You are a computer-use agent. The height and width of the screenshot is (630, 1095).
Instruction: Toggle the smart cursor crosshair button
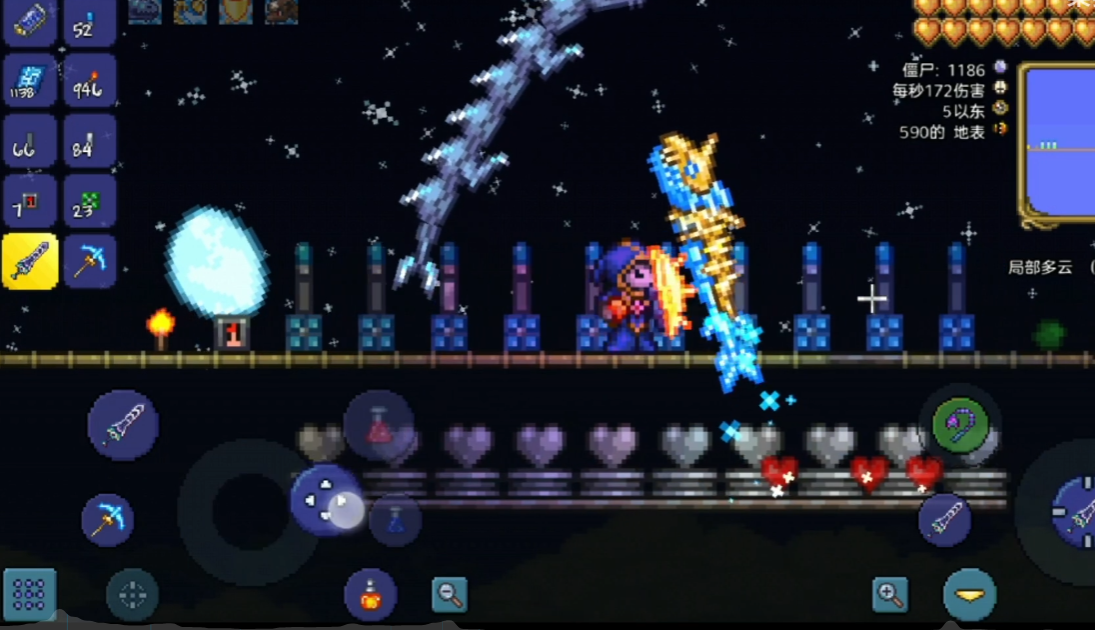[x=132, y=596]
